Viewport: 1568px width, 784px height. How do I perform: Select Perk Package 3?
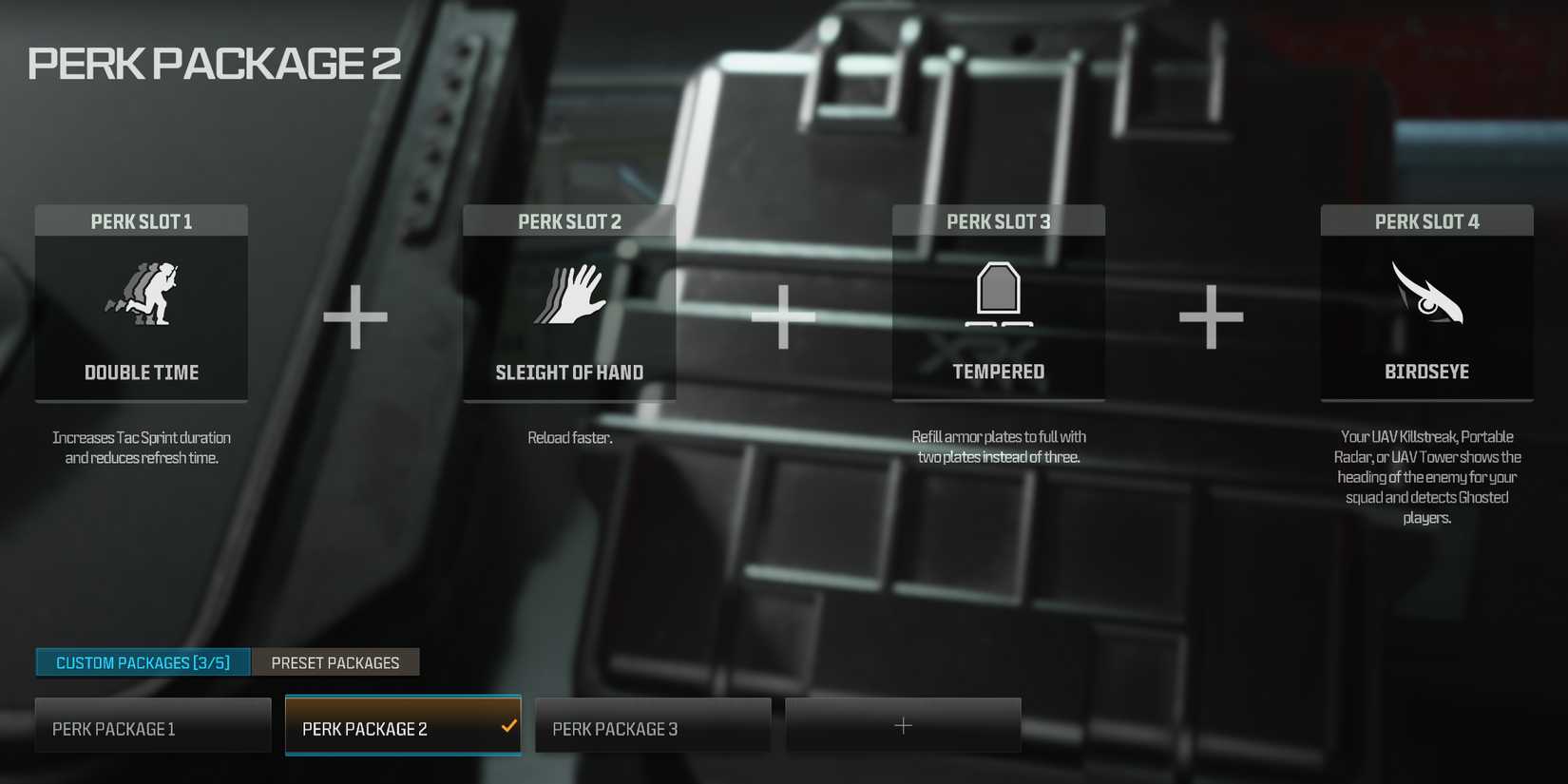click(652, 725)
